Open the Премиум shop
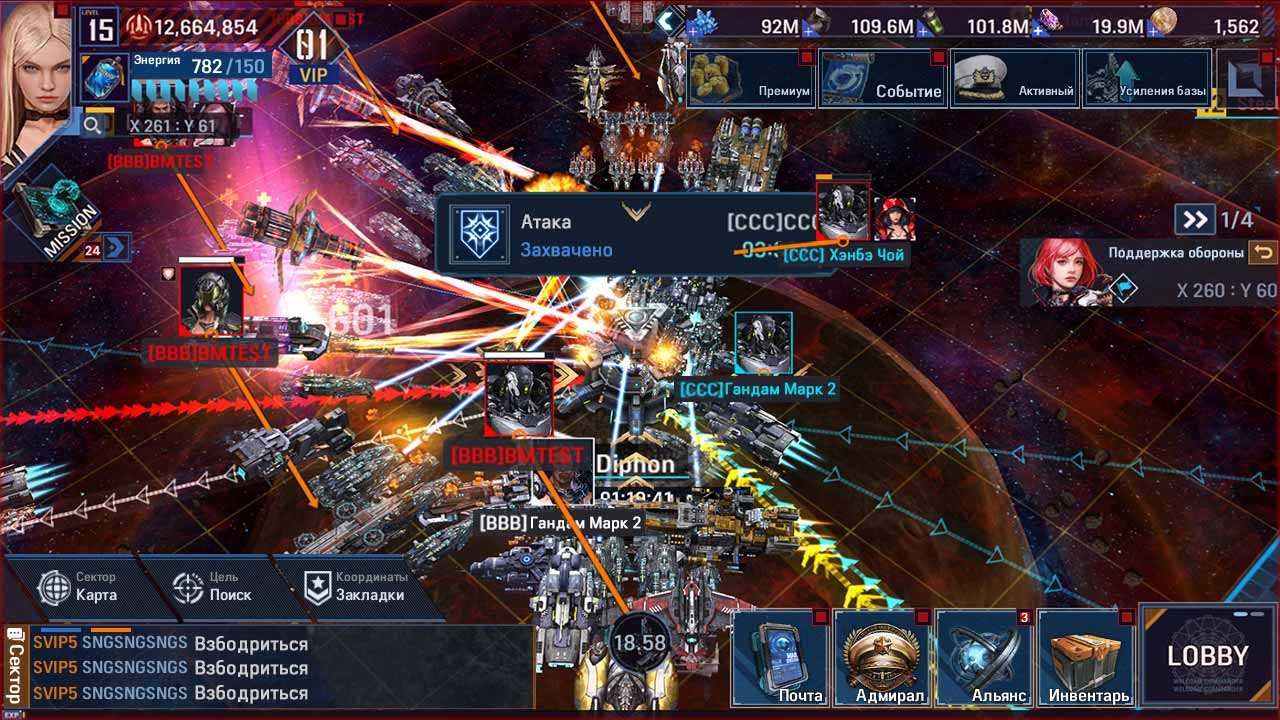The image size is (1280, 720). pyautogui.click(x=750, y=78)
